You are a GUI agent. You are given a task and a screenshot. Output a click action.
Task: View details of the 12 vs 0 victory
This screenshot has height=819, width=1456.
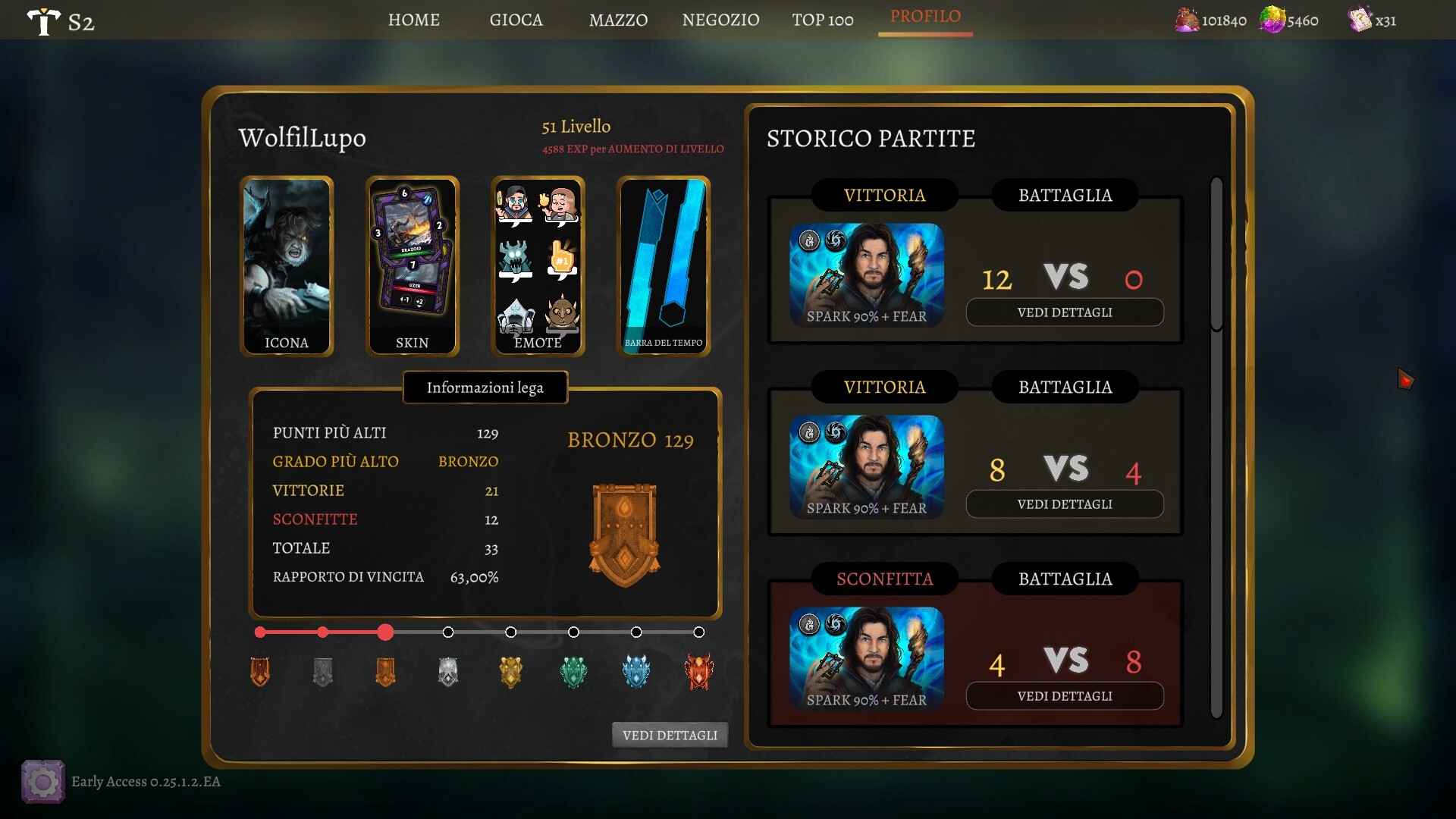coord(1065,312)
